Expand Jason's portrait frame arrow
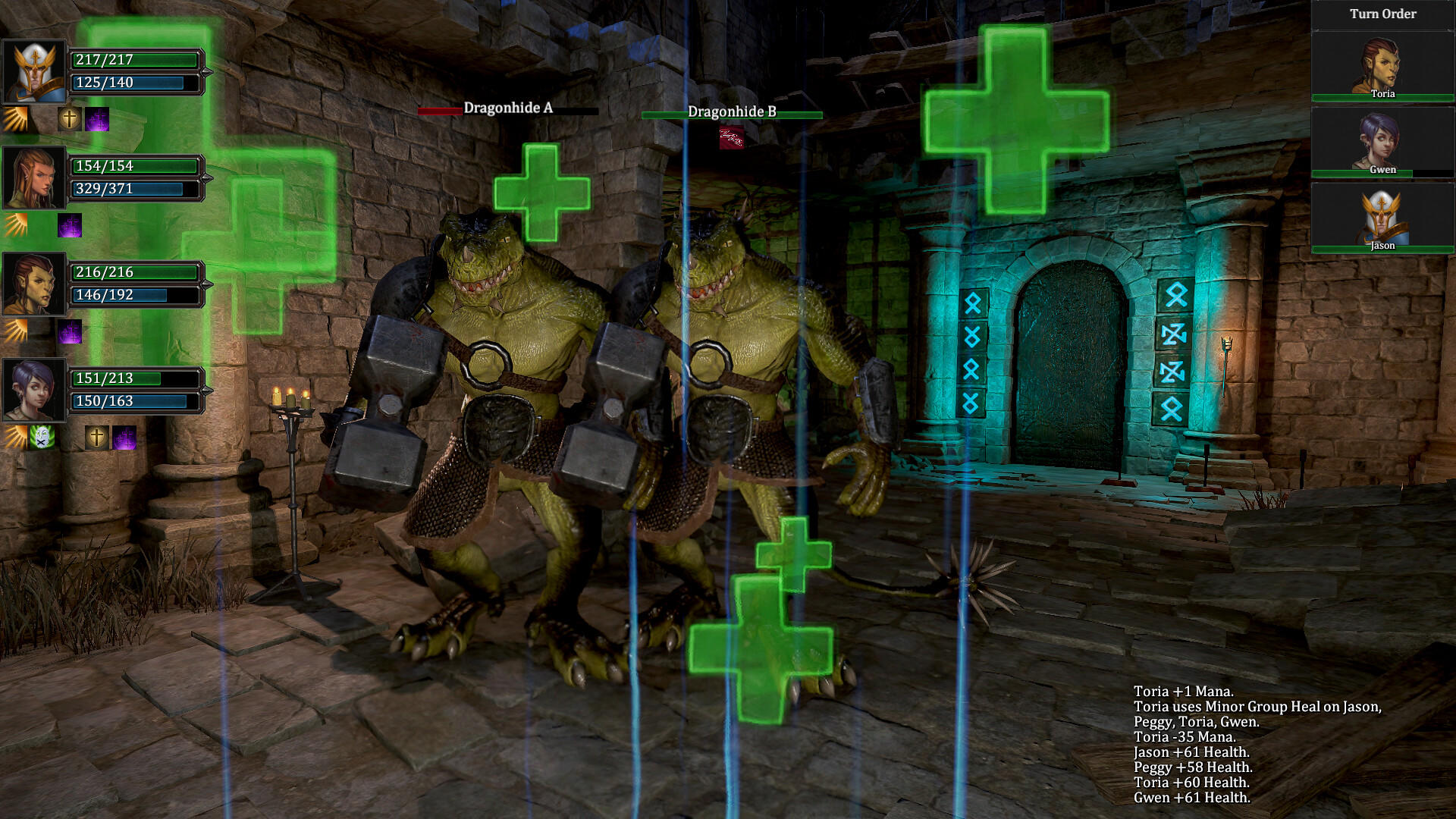This screenshot has width=1456, height=819. pos(206,71)
